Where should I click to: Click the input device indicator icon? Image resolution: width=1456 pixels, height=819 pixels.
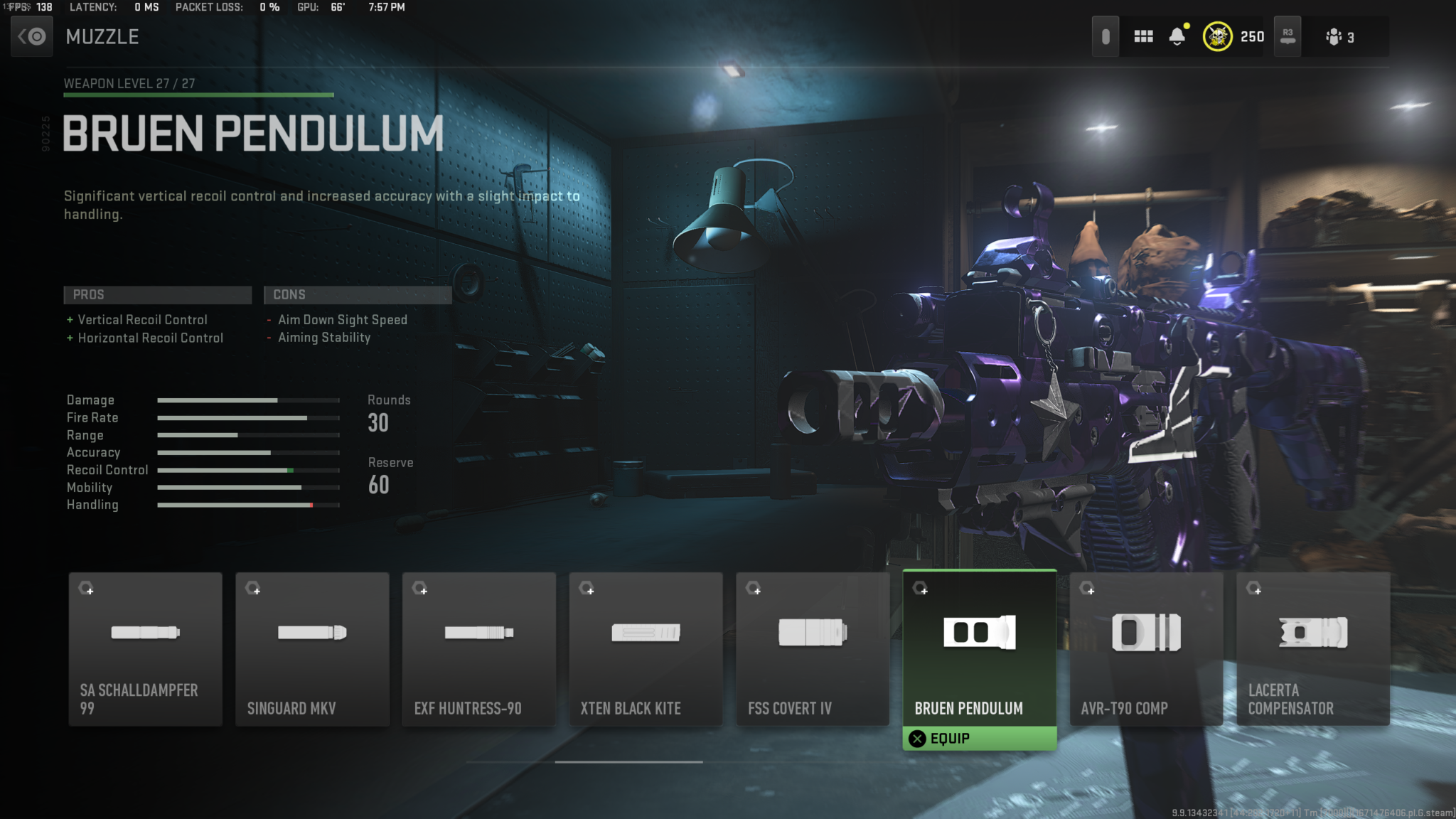coord(1107,36)
